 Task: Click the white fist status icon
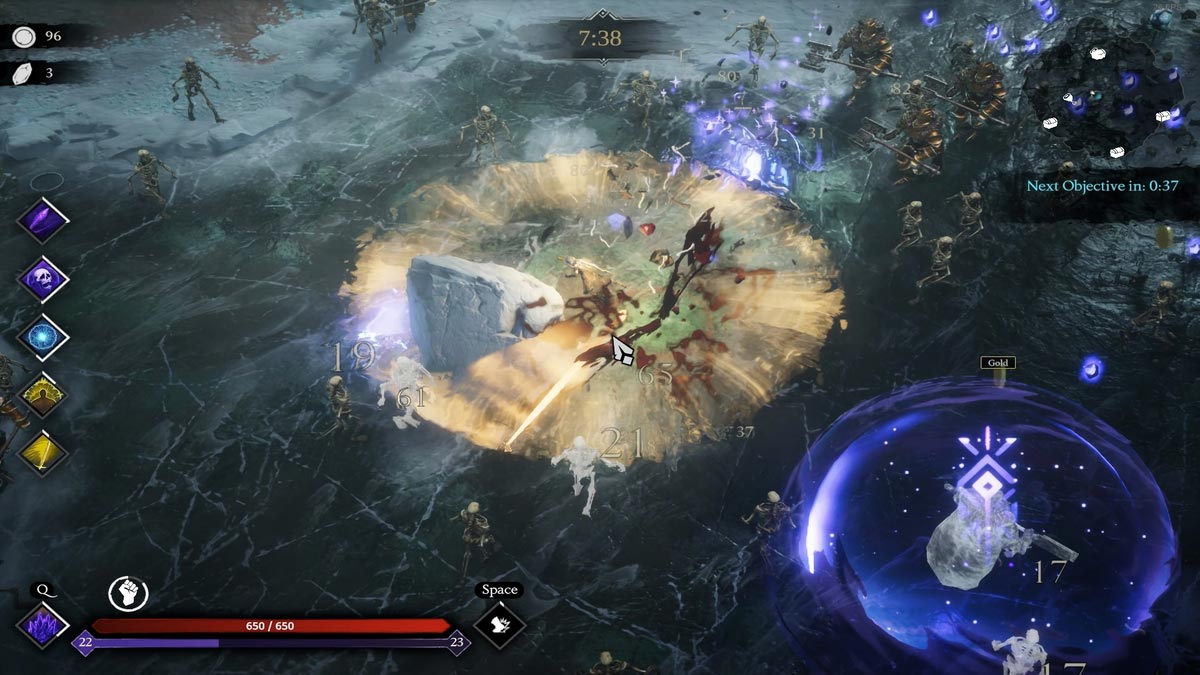tap(128, 593)
